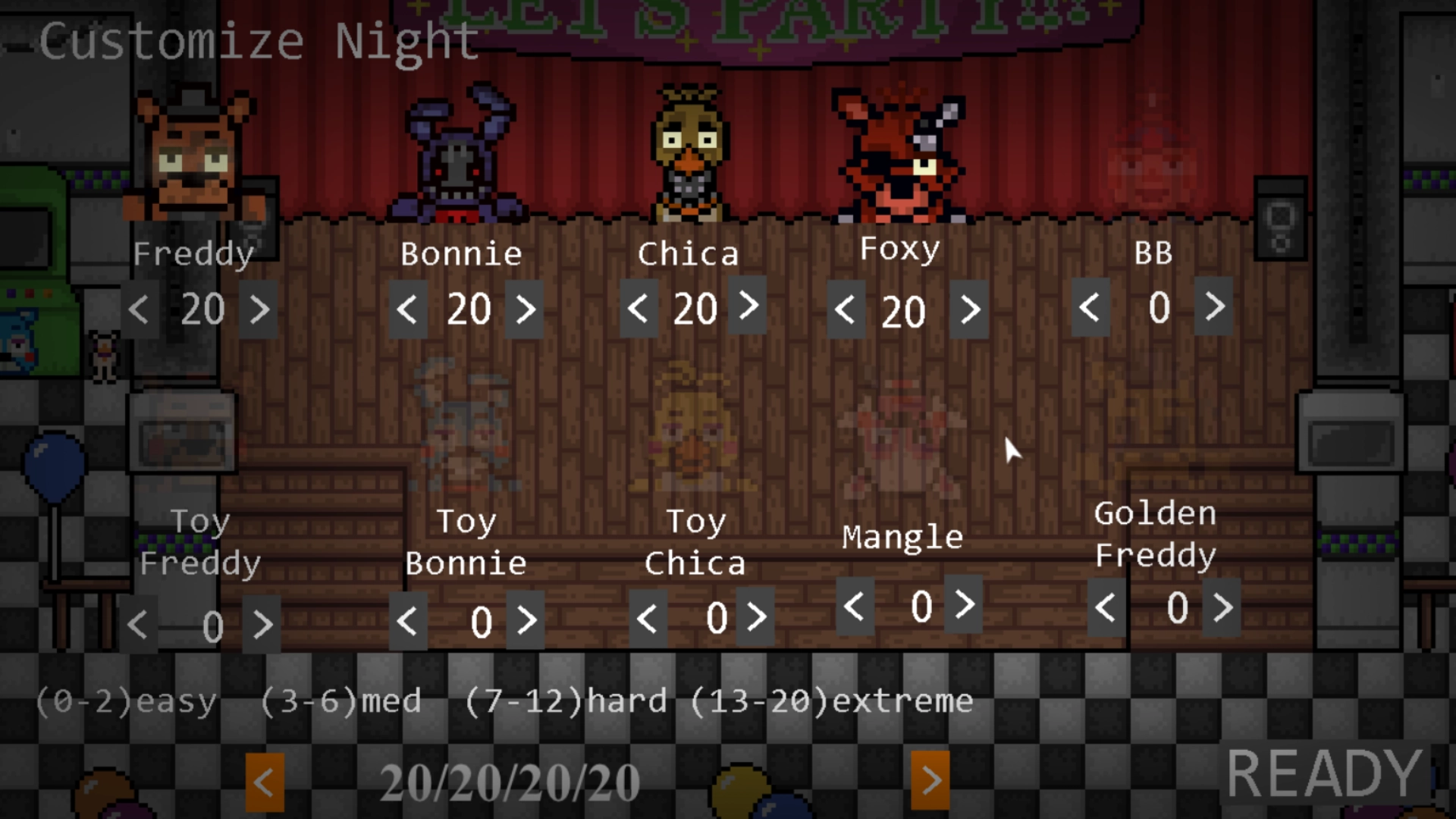The width and height of the screenshot is (1456, 819).
Task: Decrease Foxy's AI level
Action: tap(844, 310)
